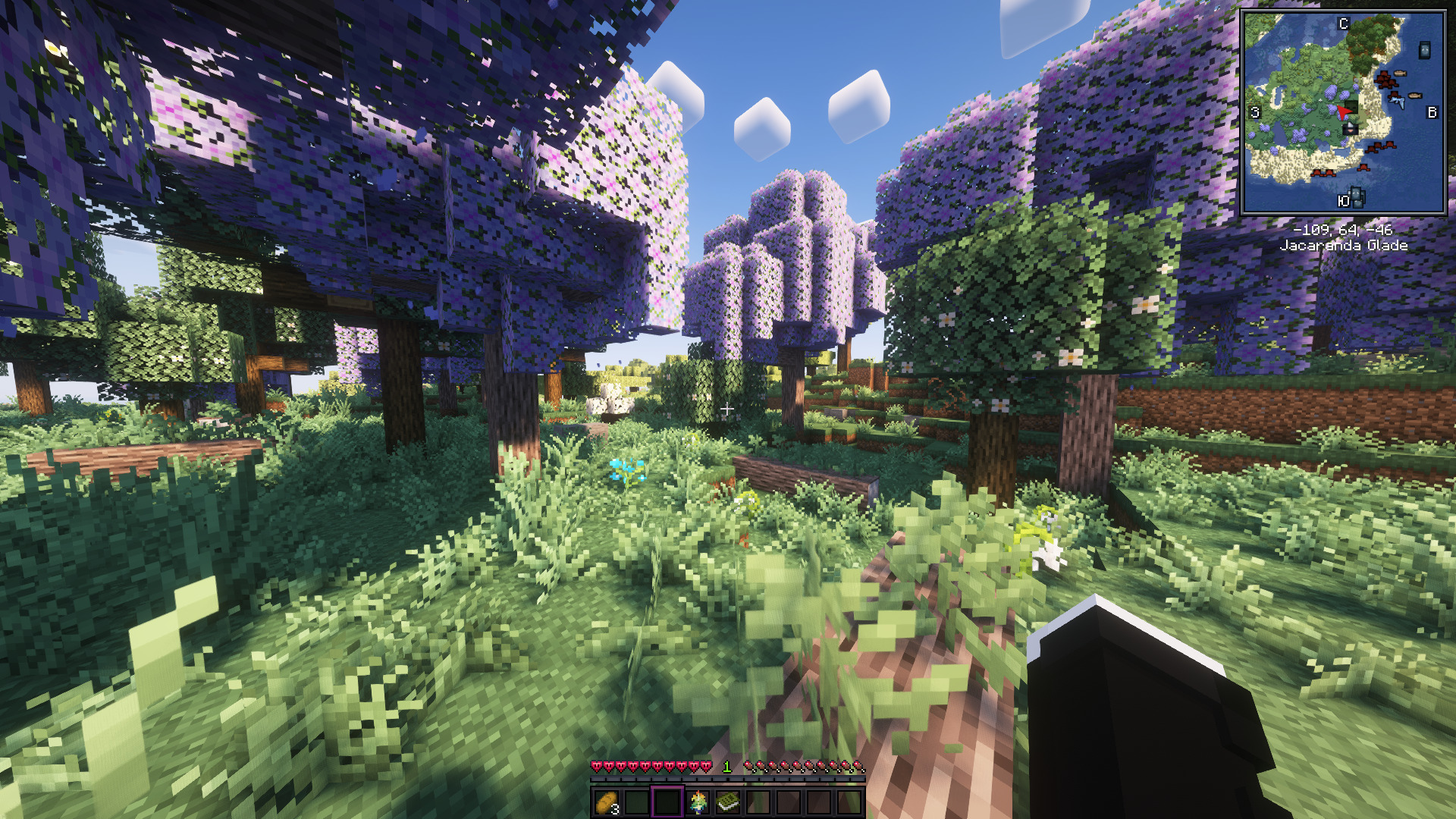This screenshot has height=819, width=1456.
Task: Click the minimap in the corner
Action: [1343, 112]
